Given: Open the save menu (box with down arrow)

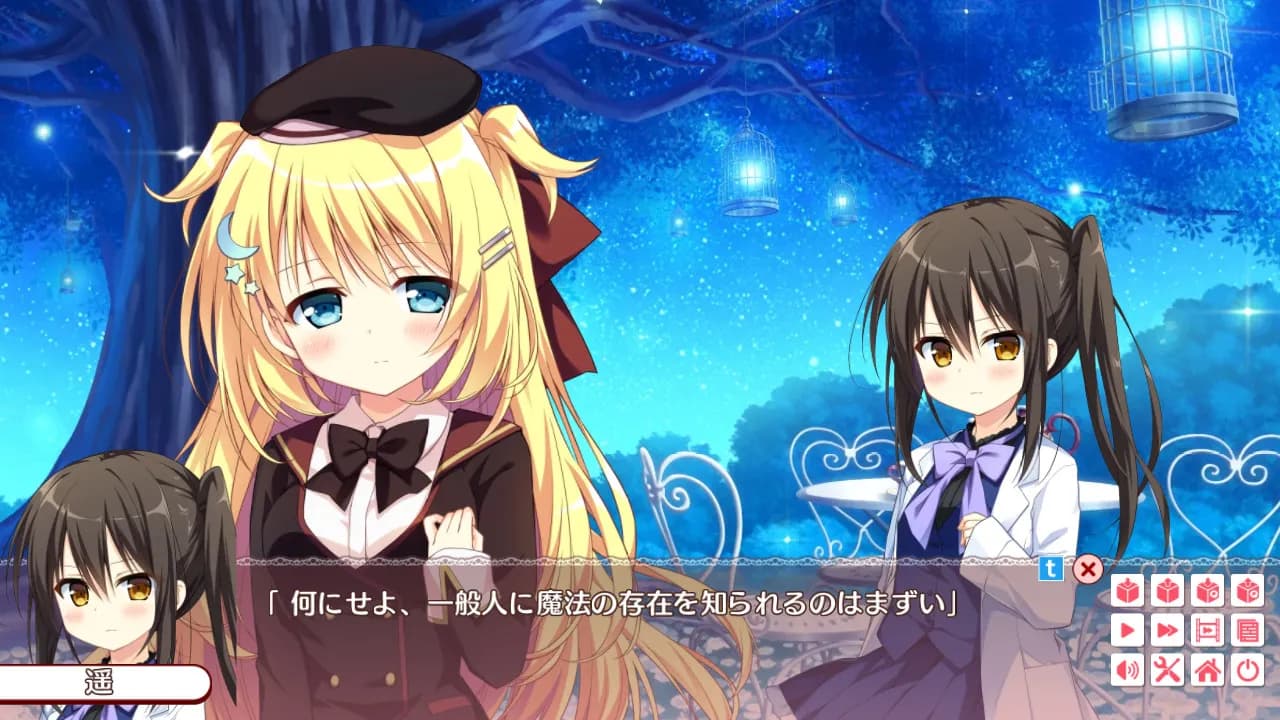Looking at the screenshot, I should coord(1128,591).
